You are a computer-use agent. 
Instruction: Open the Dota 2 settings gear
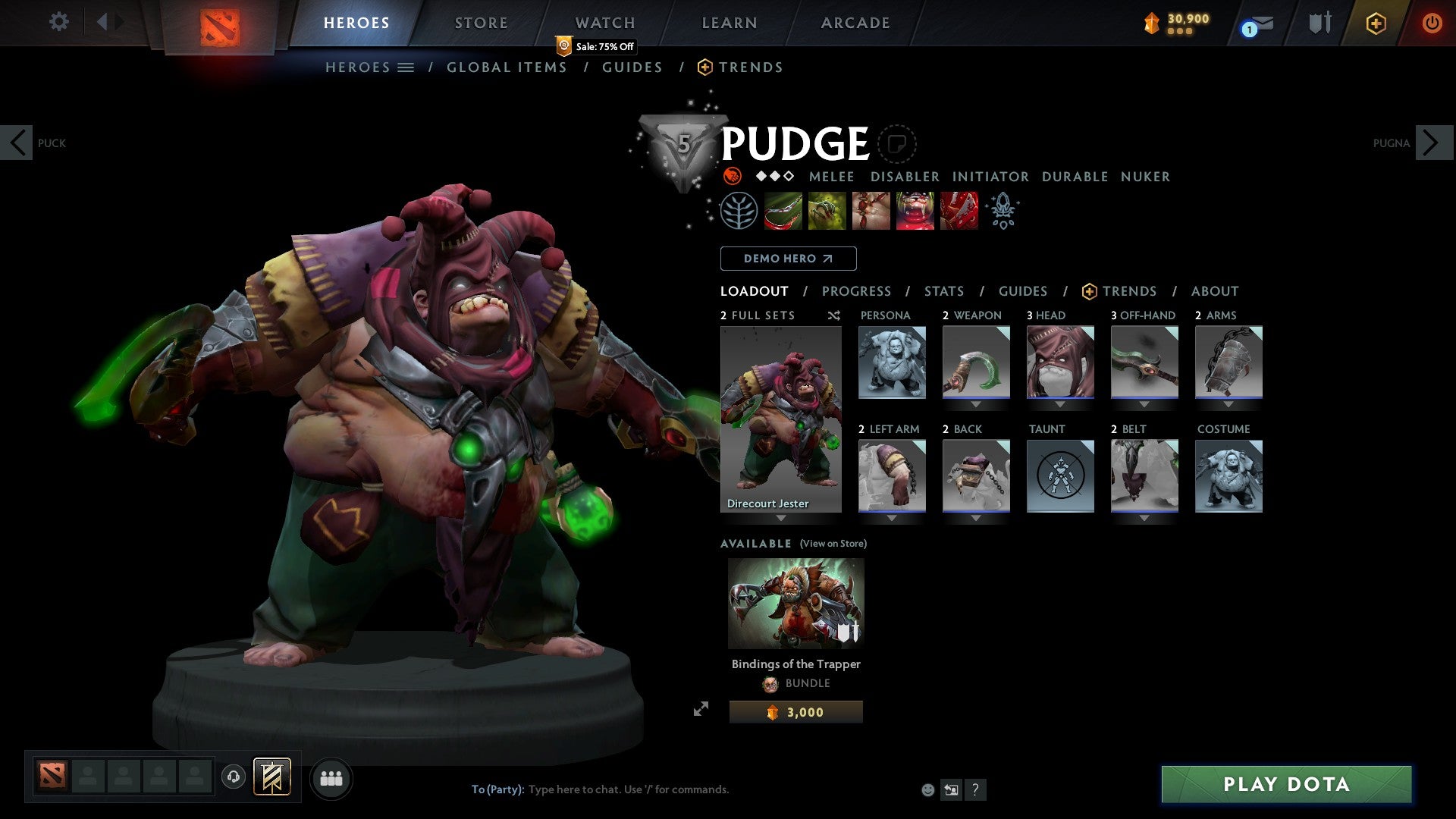click(x=58, y=22)
